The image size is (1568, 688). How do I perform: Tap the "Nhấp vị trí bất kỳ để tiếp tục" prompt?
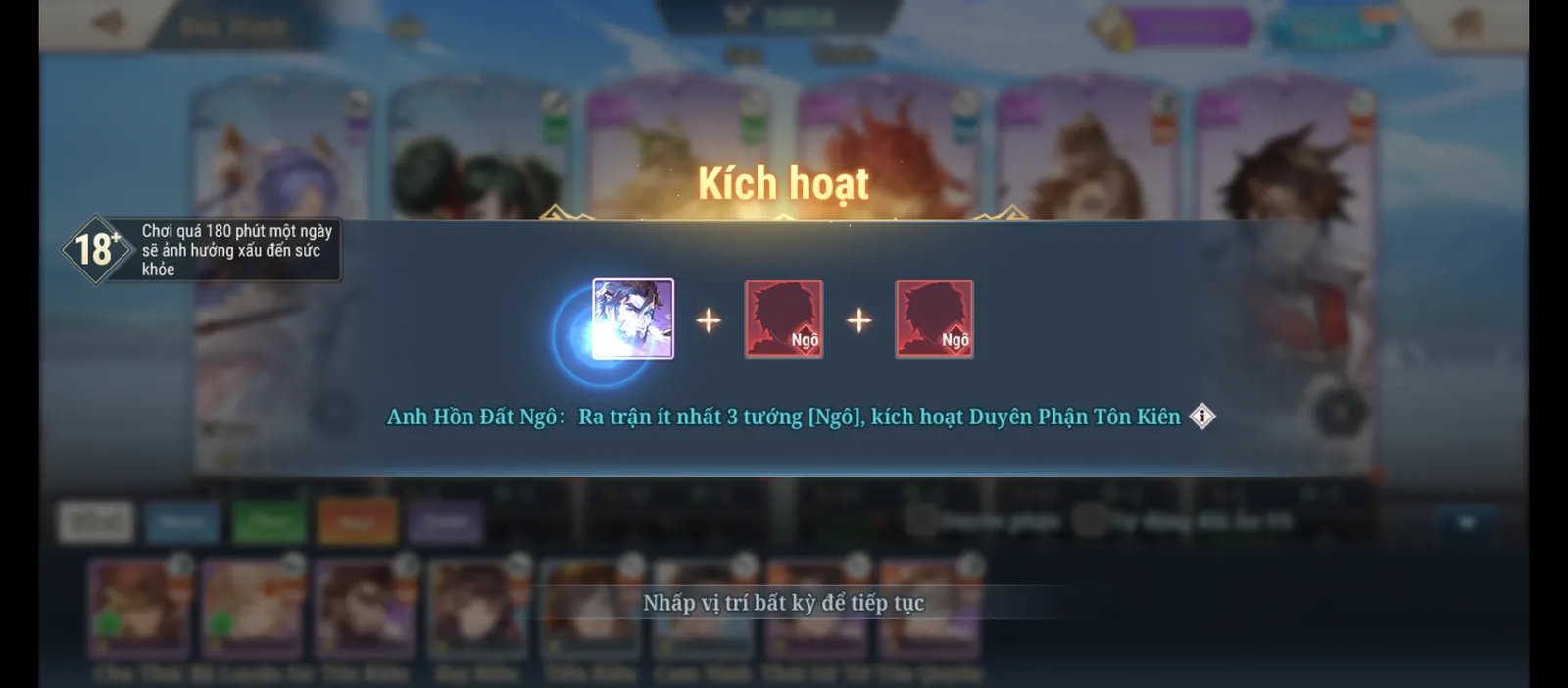click(783, 603)
